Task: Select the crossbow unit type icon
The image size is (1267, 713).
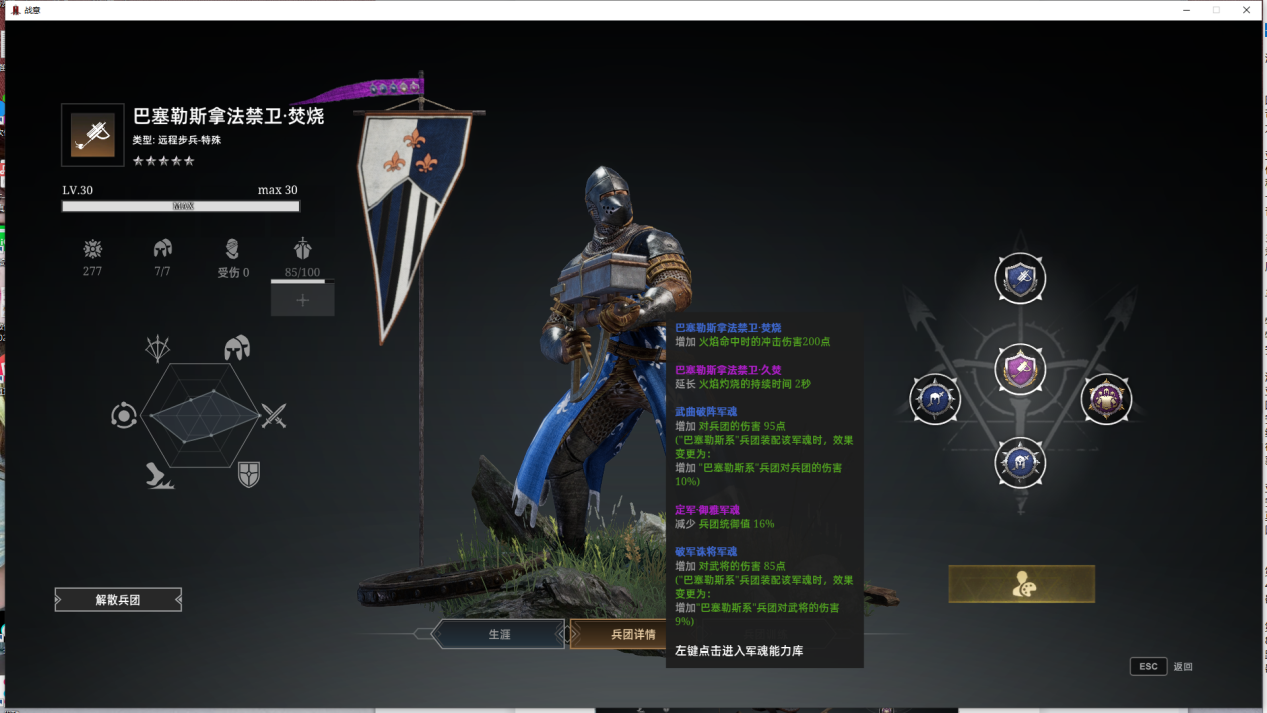Action: (x=93, y=135)
